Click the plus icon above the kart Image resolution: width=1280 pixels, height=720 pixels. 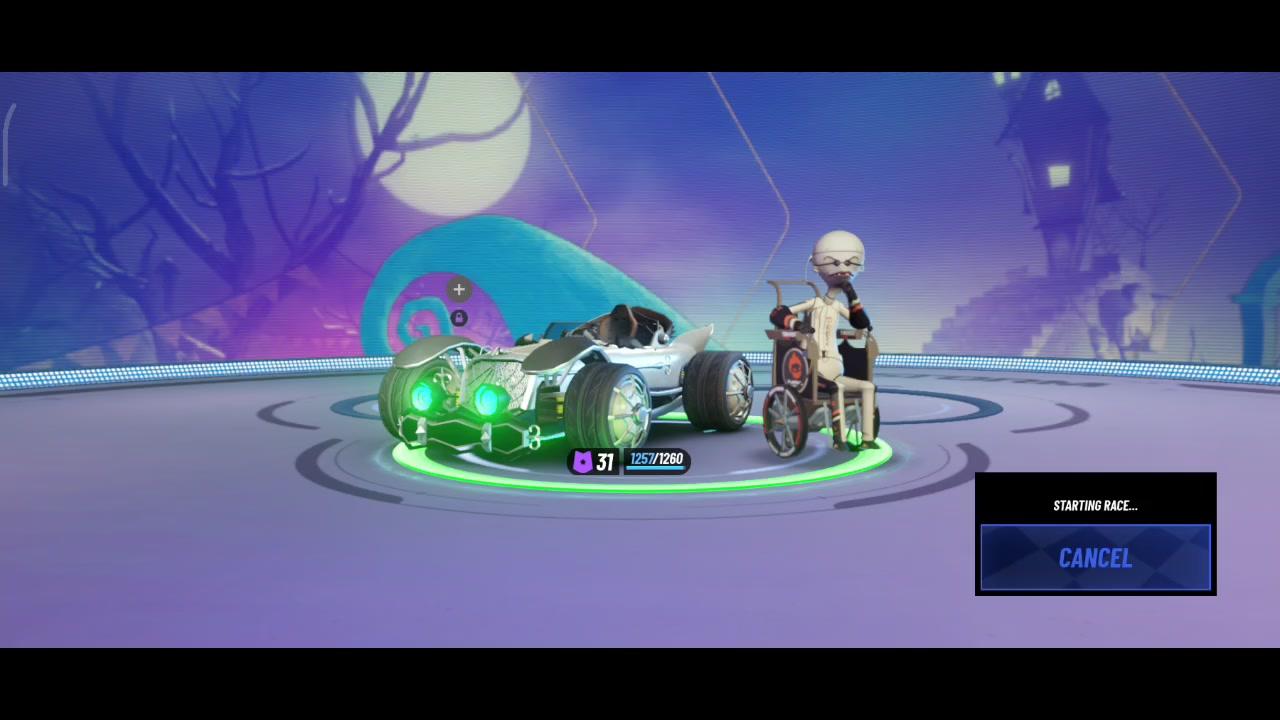(x=458, y=289)
